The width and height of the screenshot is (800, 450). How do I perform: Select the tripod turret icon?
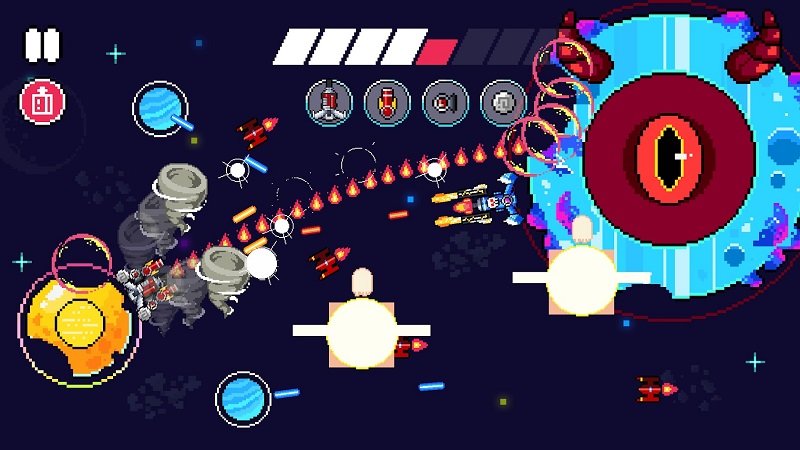coord(329,102)
